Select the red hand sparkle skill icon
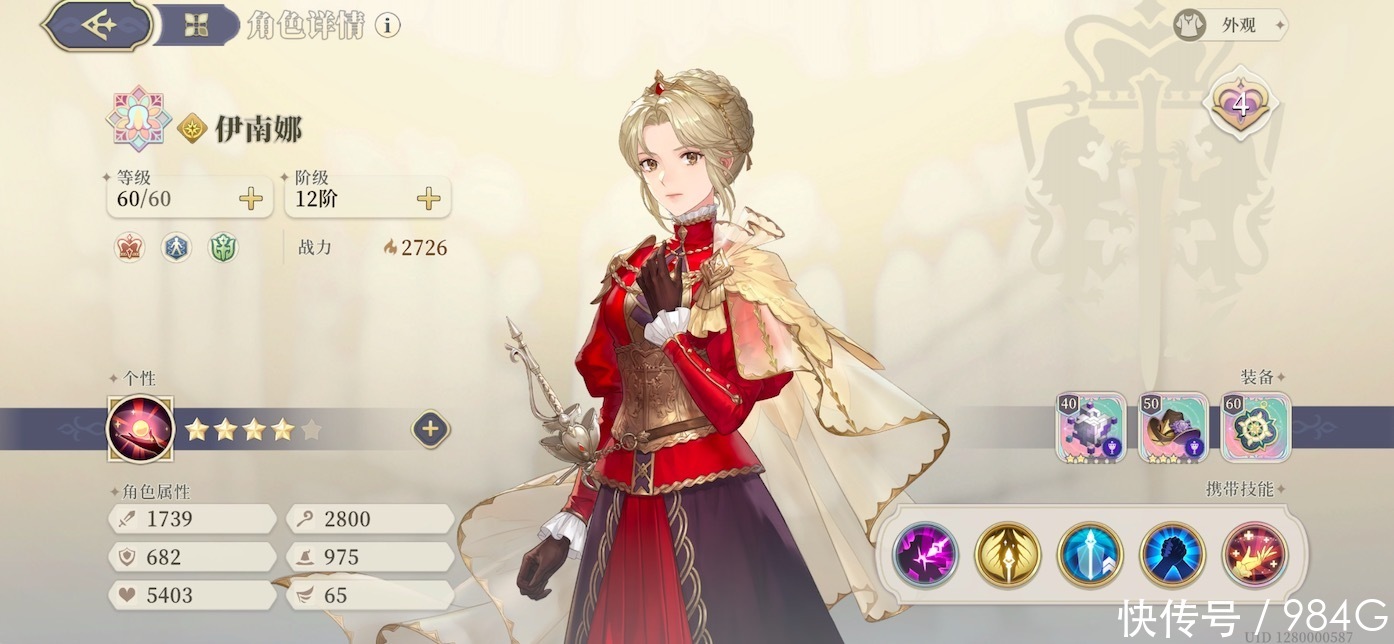The image size is (1394, 644). (x=1254, y=554)
